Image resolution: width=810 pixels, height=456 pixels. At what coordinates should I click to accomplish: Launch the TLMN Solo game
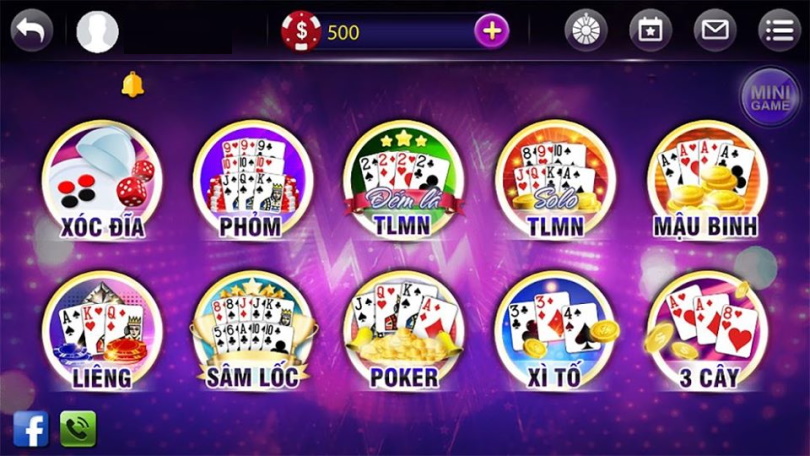pyautogui.click(x=555, y=180)
